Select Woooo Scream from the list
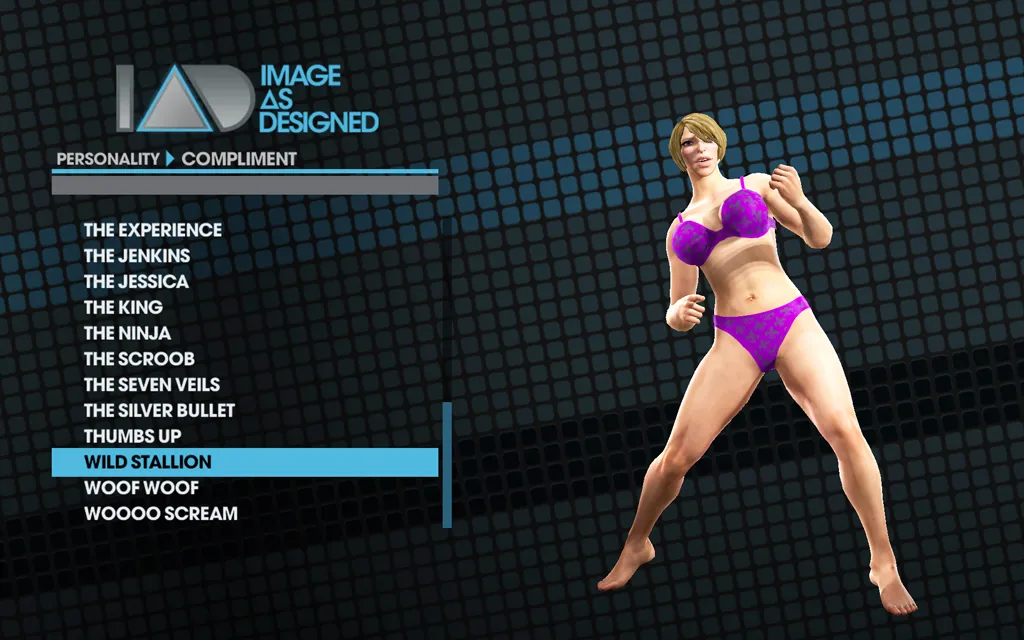1024x640 pixels. (161, 514)
